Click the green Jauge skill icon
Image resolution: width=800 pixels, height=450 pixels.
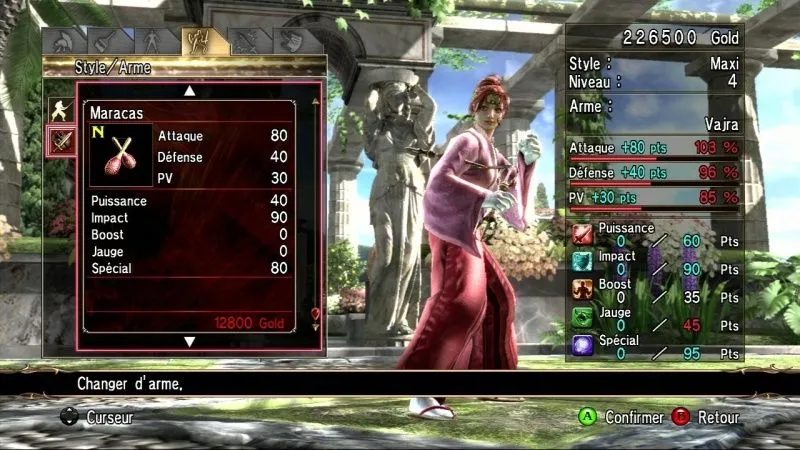pos(583,318)
